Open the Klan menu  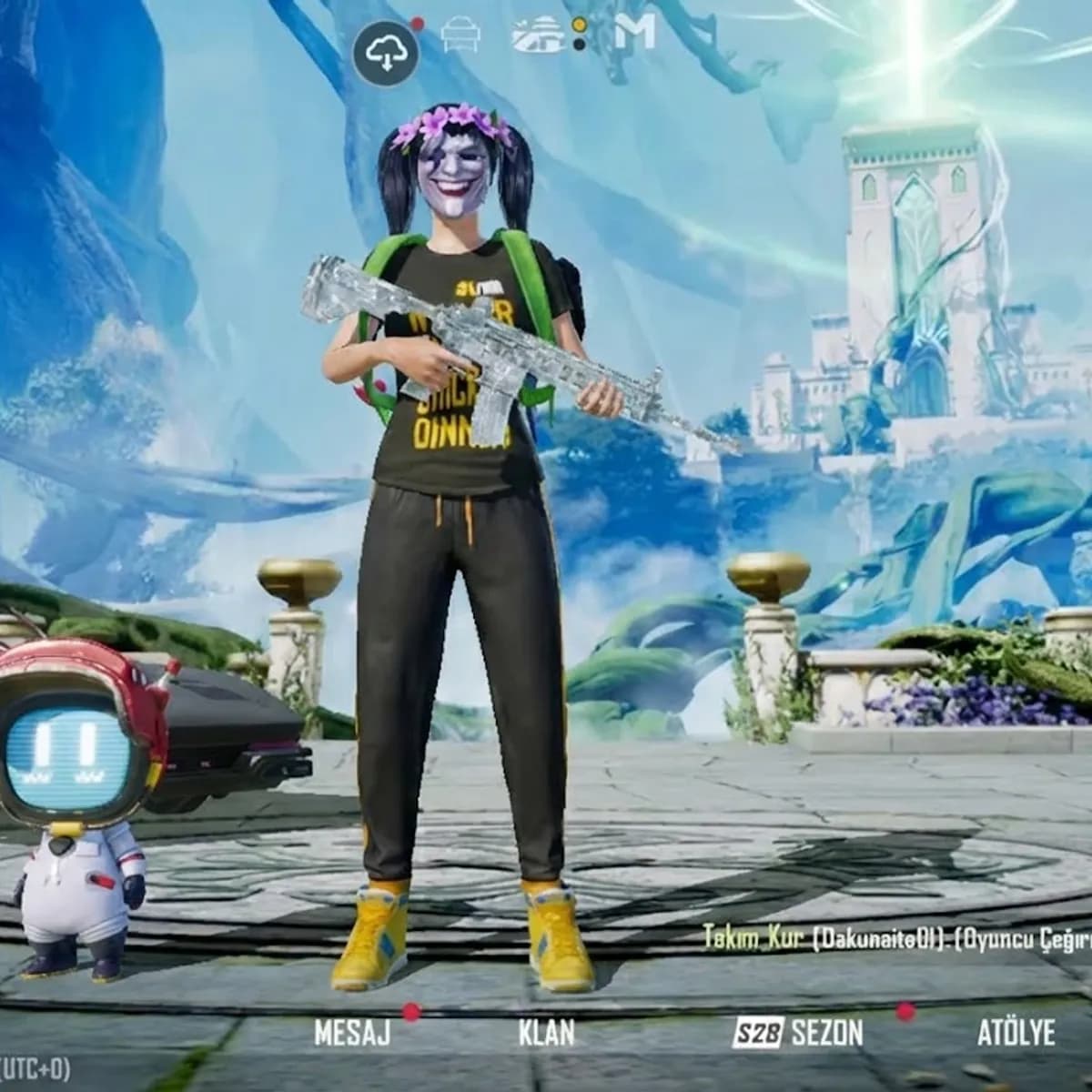click(x=546, y=1033)
